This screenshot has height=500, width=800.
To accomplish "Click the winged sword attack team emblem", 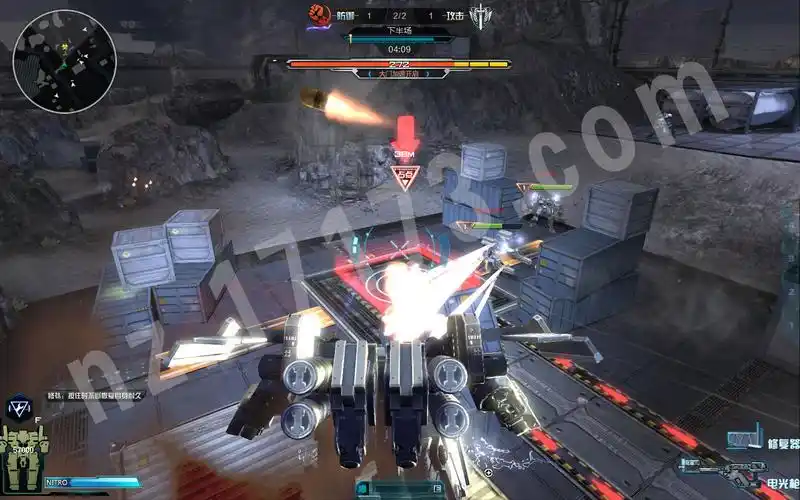I will [x=484, y=17].
